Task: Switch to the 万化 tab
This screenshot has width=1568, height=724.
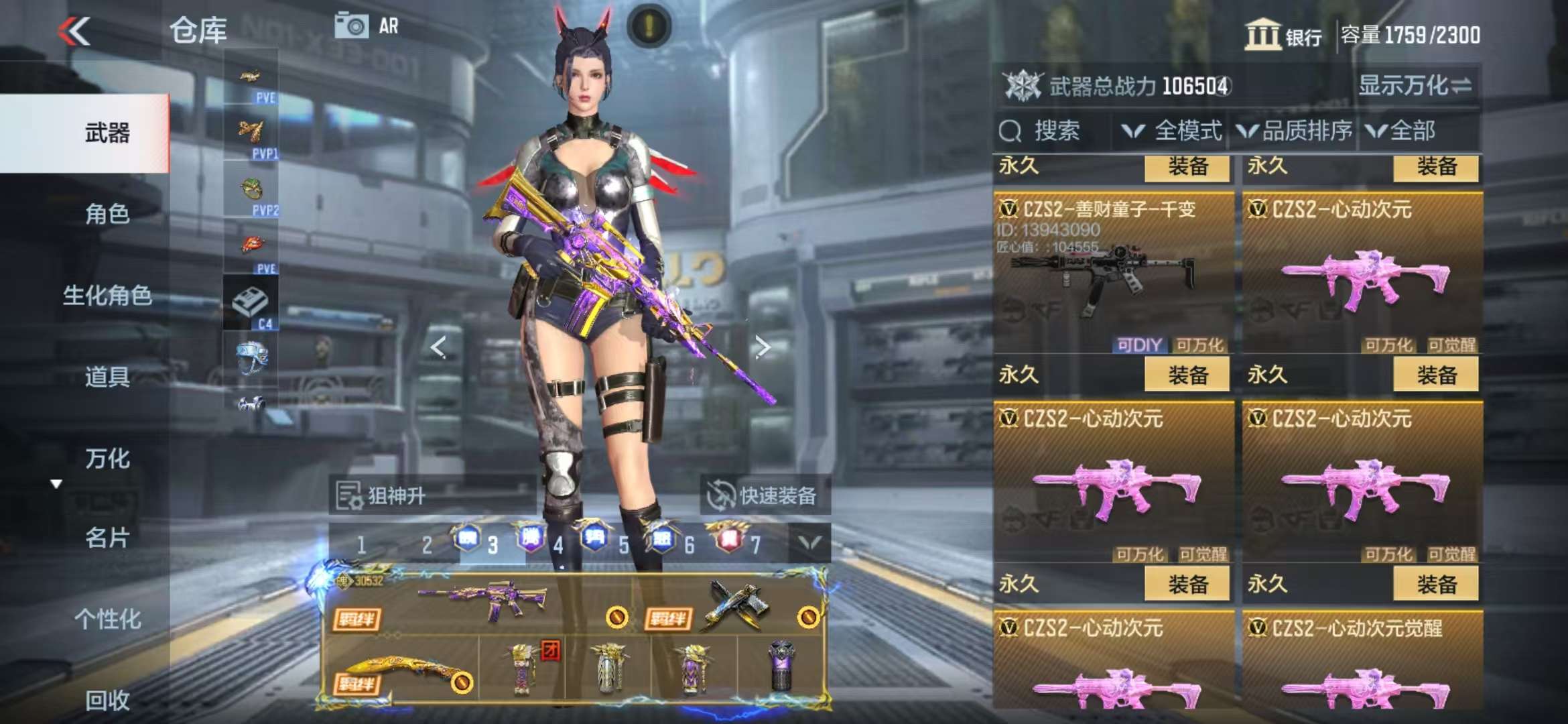Action: click(107, 459)
